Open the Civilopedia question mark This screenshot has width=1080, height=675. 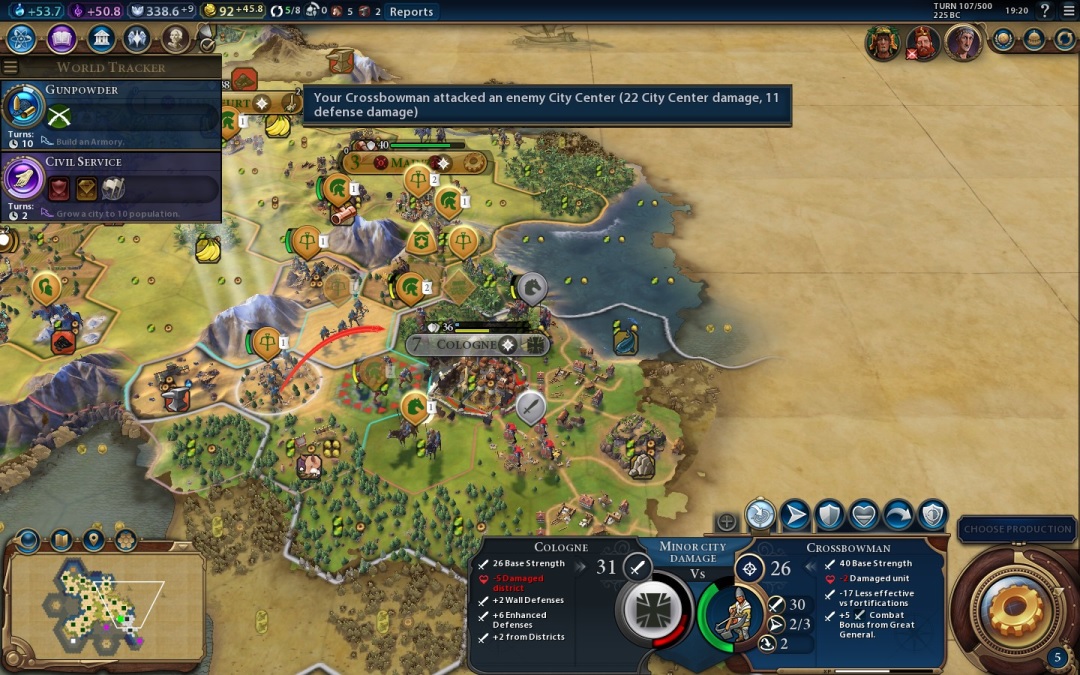[1045, 11]
